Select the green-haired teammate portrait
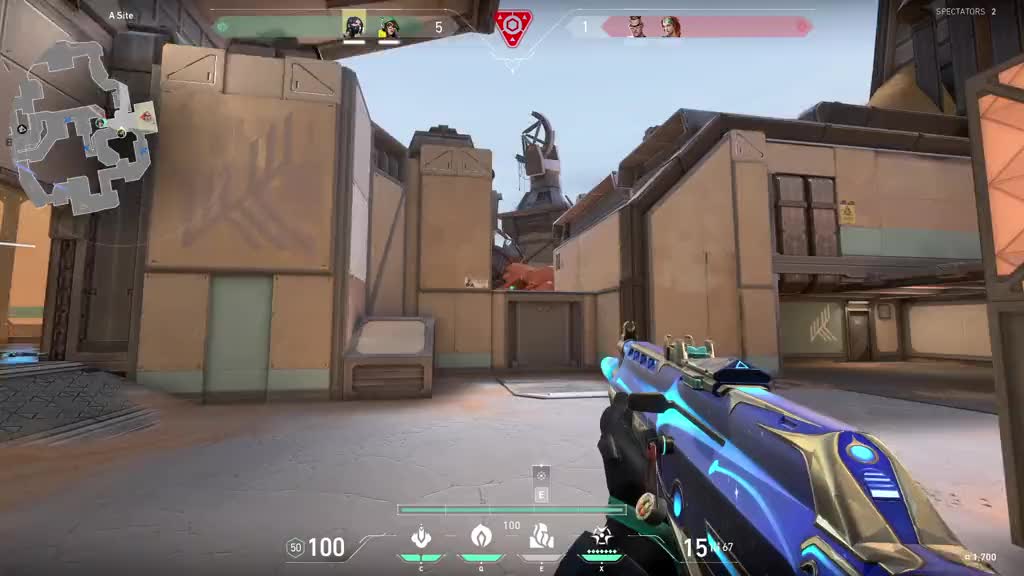 point(388,27)
